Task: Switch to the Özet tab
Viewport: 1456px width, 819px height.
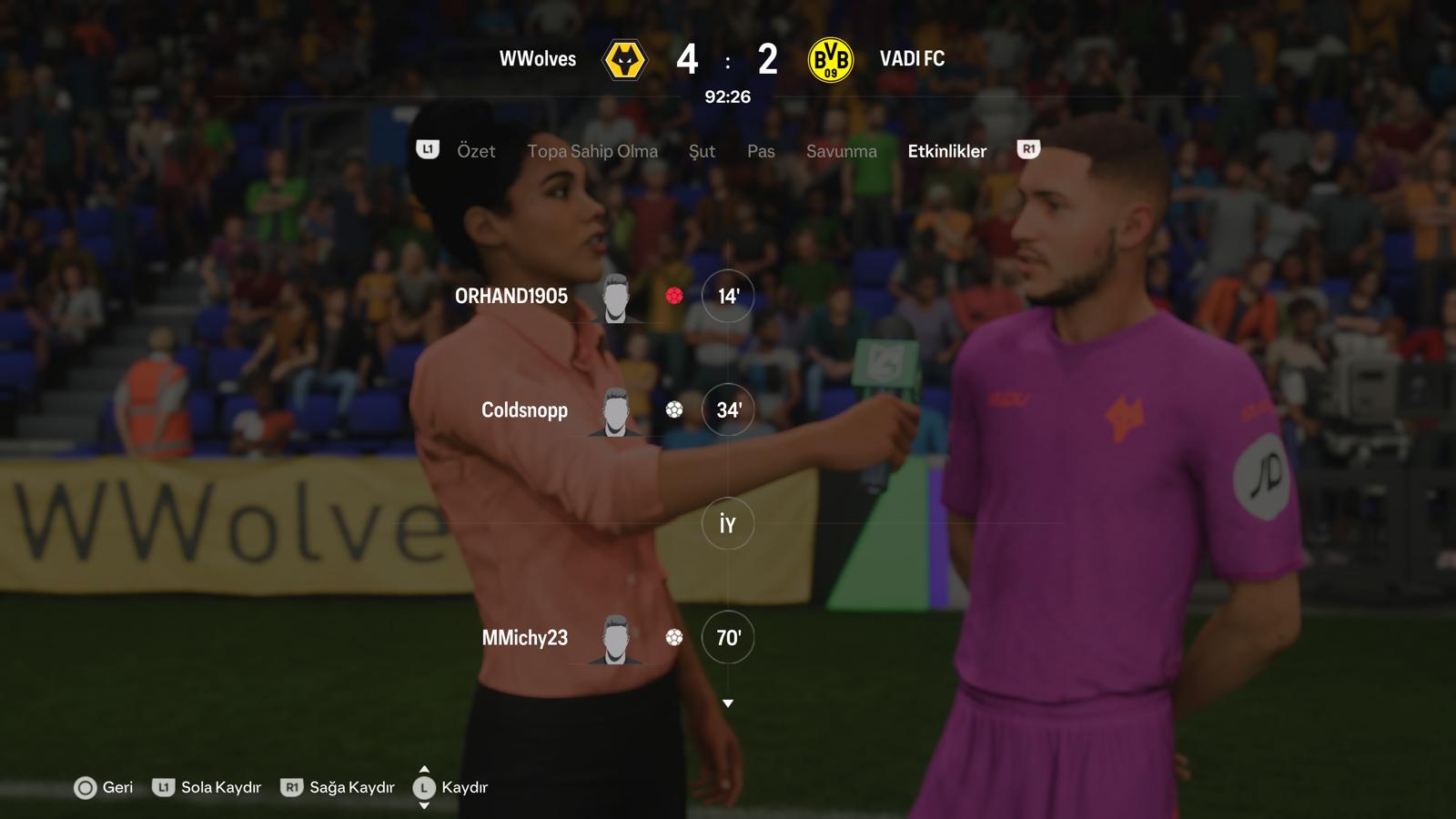Action: tap(476, 151)
